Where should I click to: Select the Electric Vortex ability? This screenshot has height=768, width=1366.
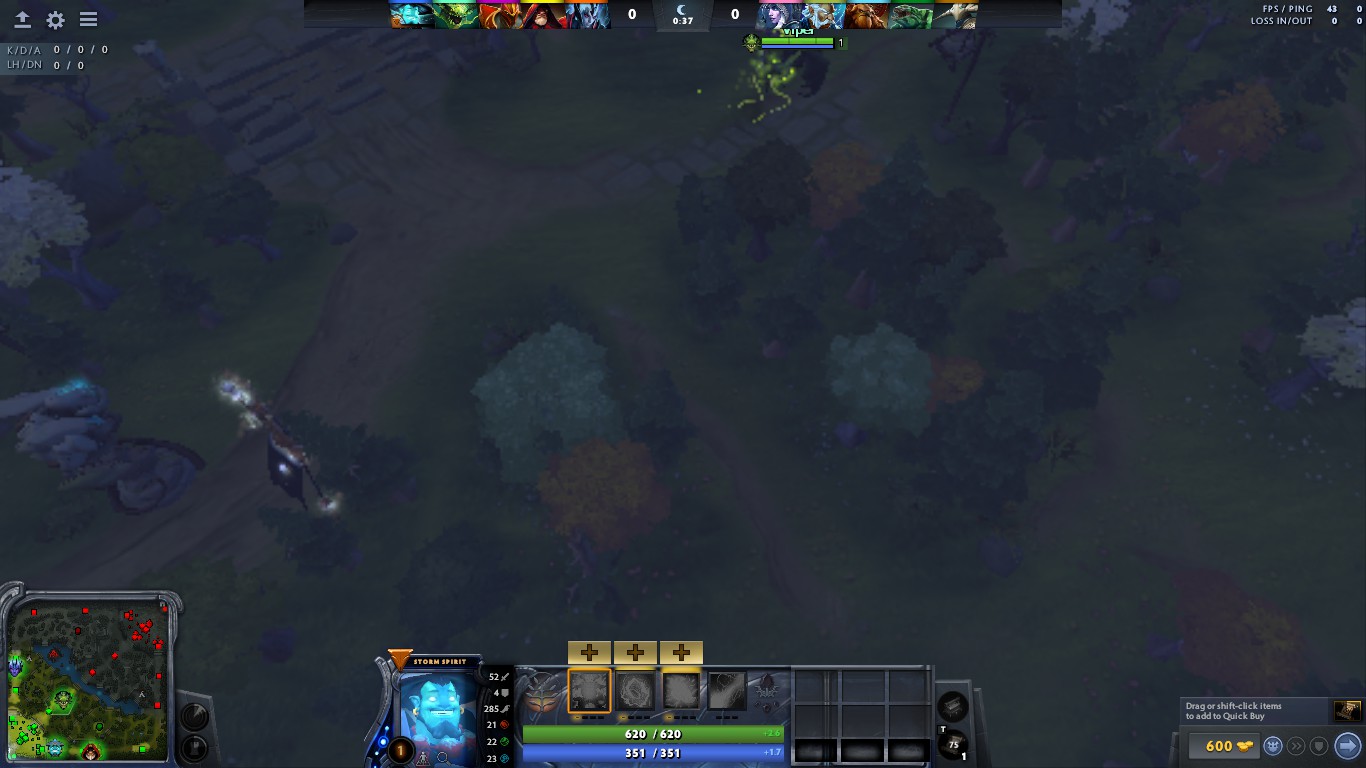coord(635,690)
